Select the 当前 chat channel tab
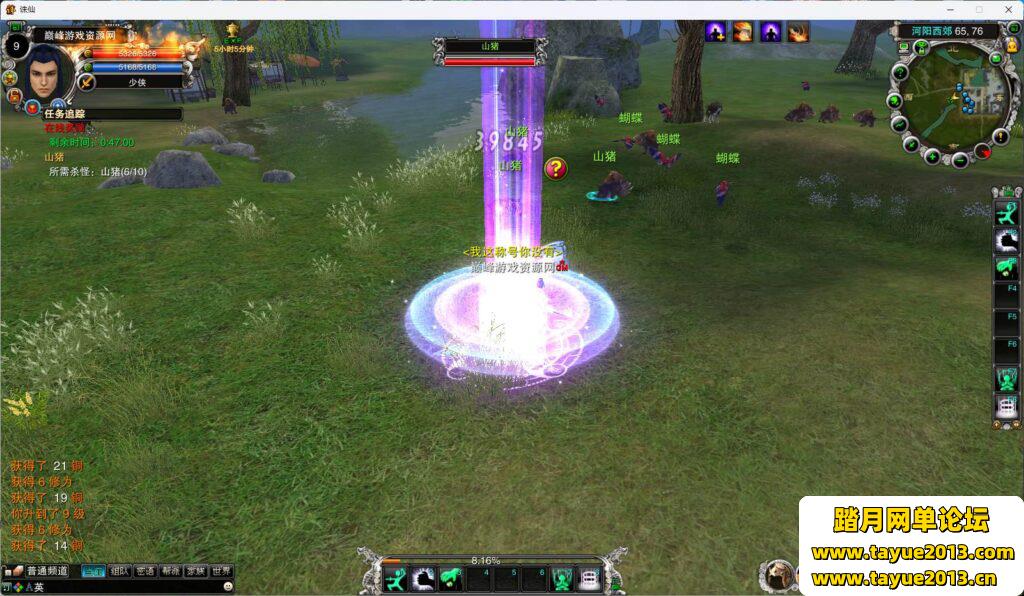 (93, 571)
